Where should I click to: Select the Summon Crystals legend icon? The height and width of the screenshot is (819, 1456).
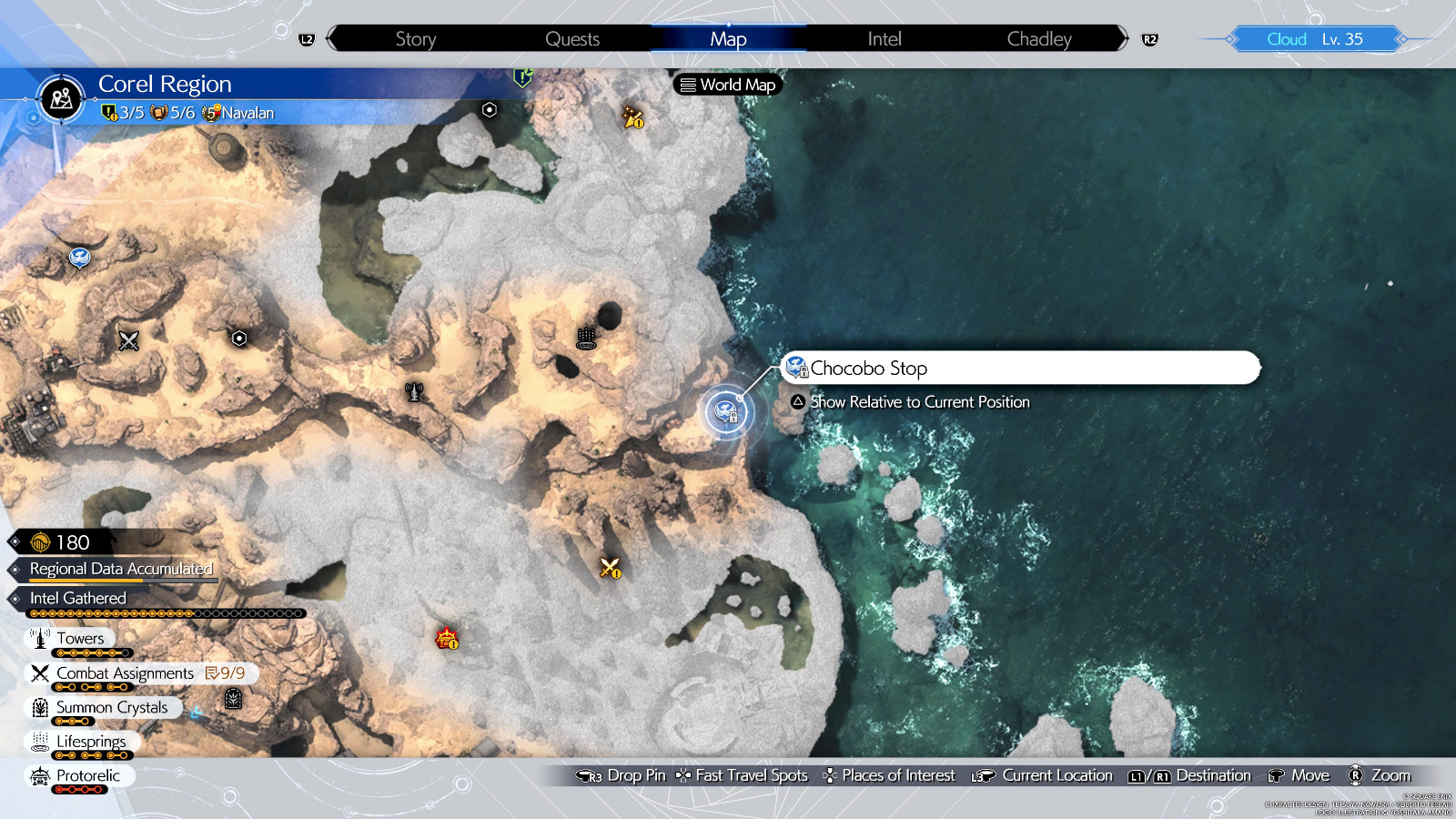39,707
